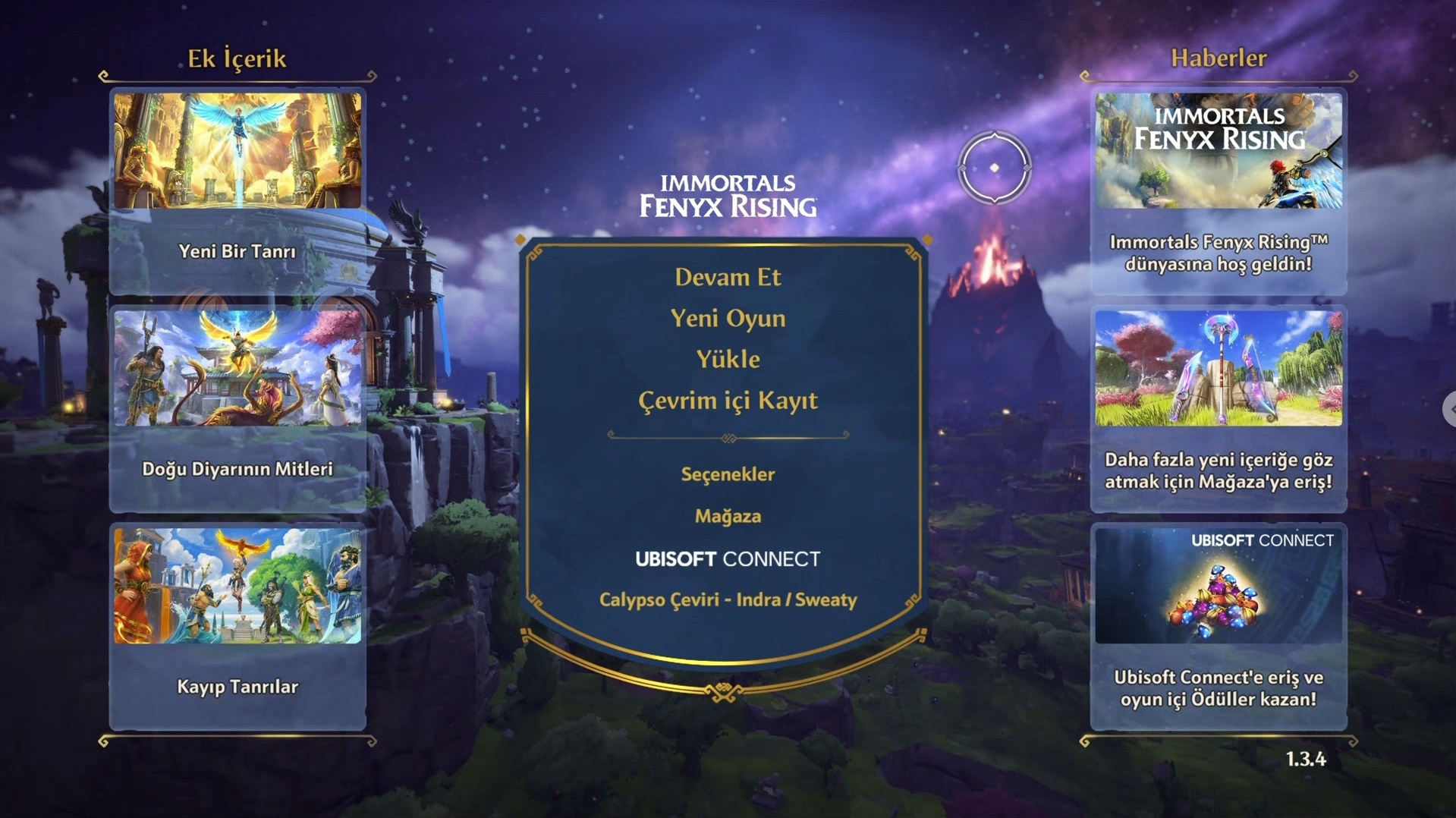Choose Çevrim içi Kayıt option
Viewport: 1456px width, 818px height.
pyautogui.click(x=728, y=401)
